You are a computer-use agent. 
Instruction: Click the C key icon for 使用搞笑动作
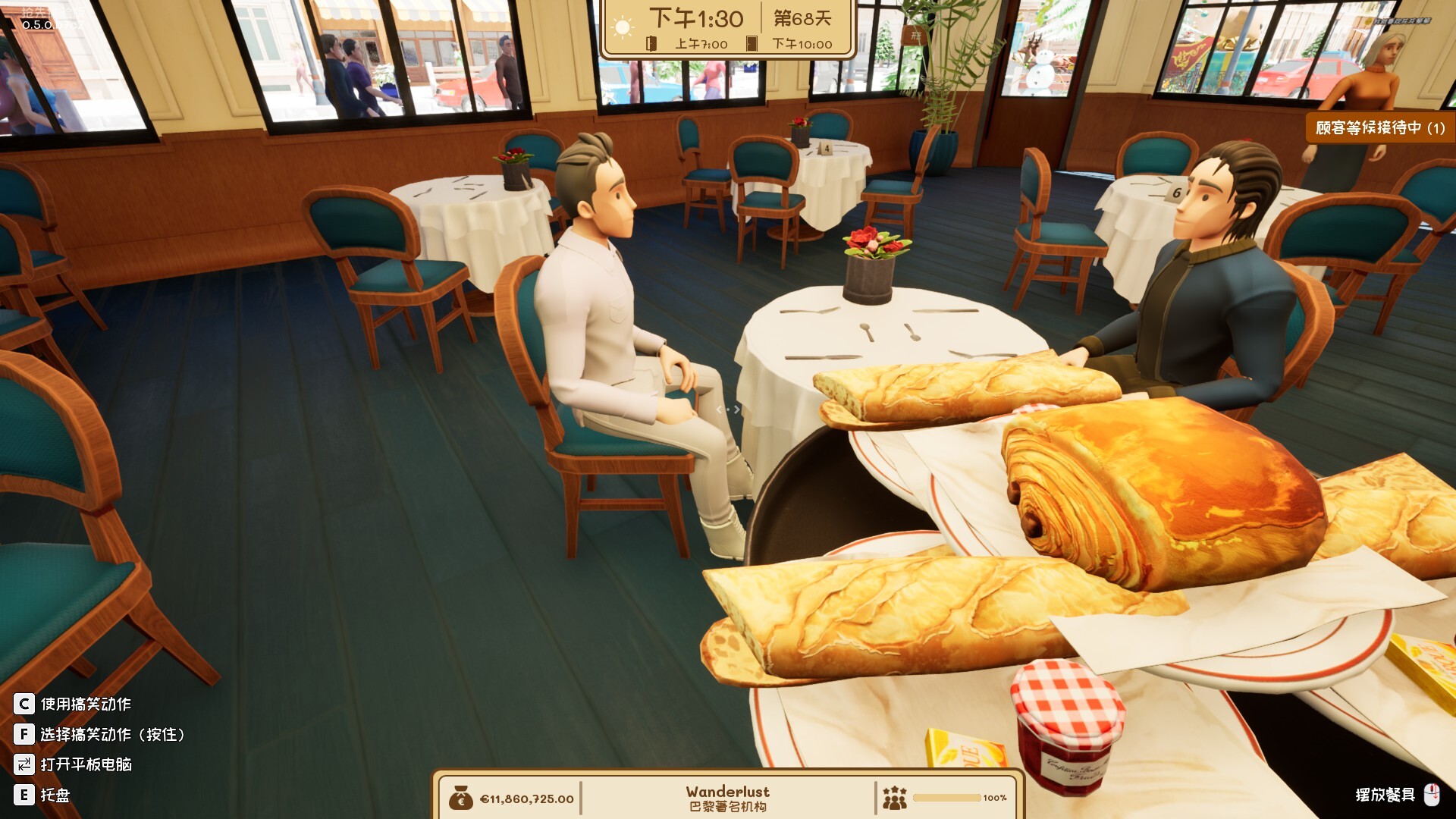pyautogui.click(x=26, y=704)
